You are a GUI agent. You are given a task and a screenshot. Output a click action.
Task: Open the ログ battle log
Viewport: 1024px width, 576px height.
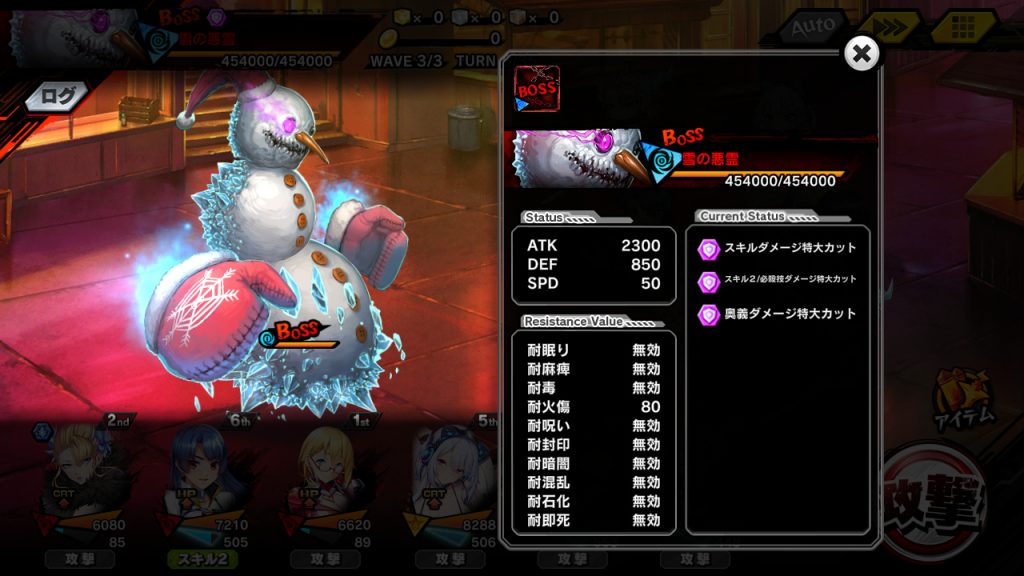click(57, 96)
